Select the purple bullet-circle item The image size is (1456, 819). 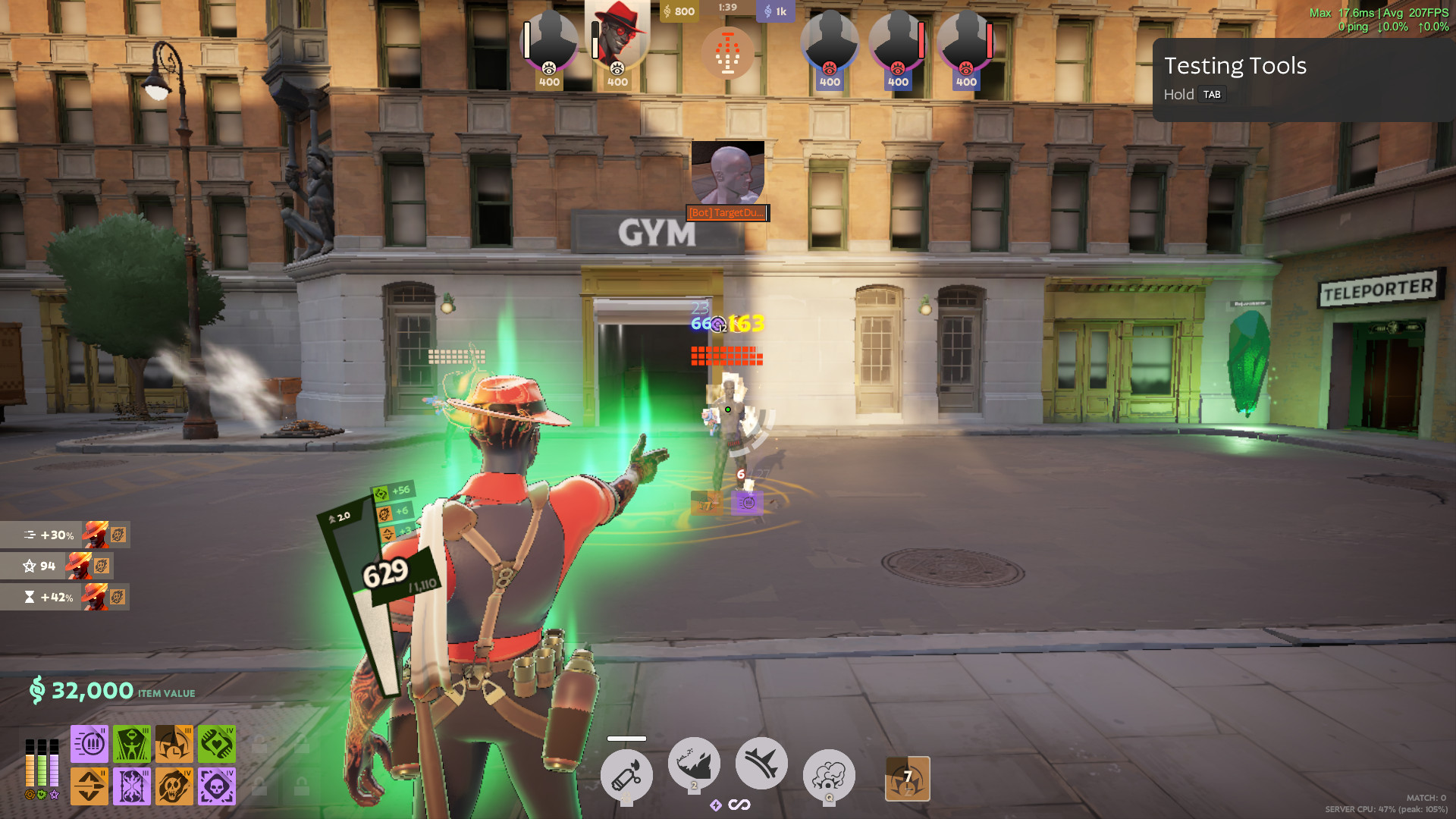tap(89, 743)
